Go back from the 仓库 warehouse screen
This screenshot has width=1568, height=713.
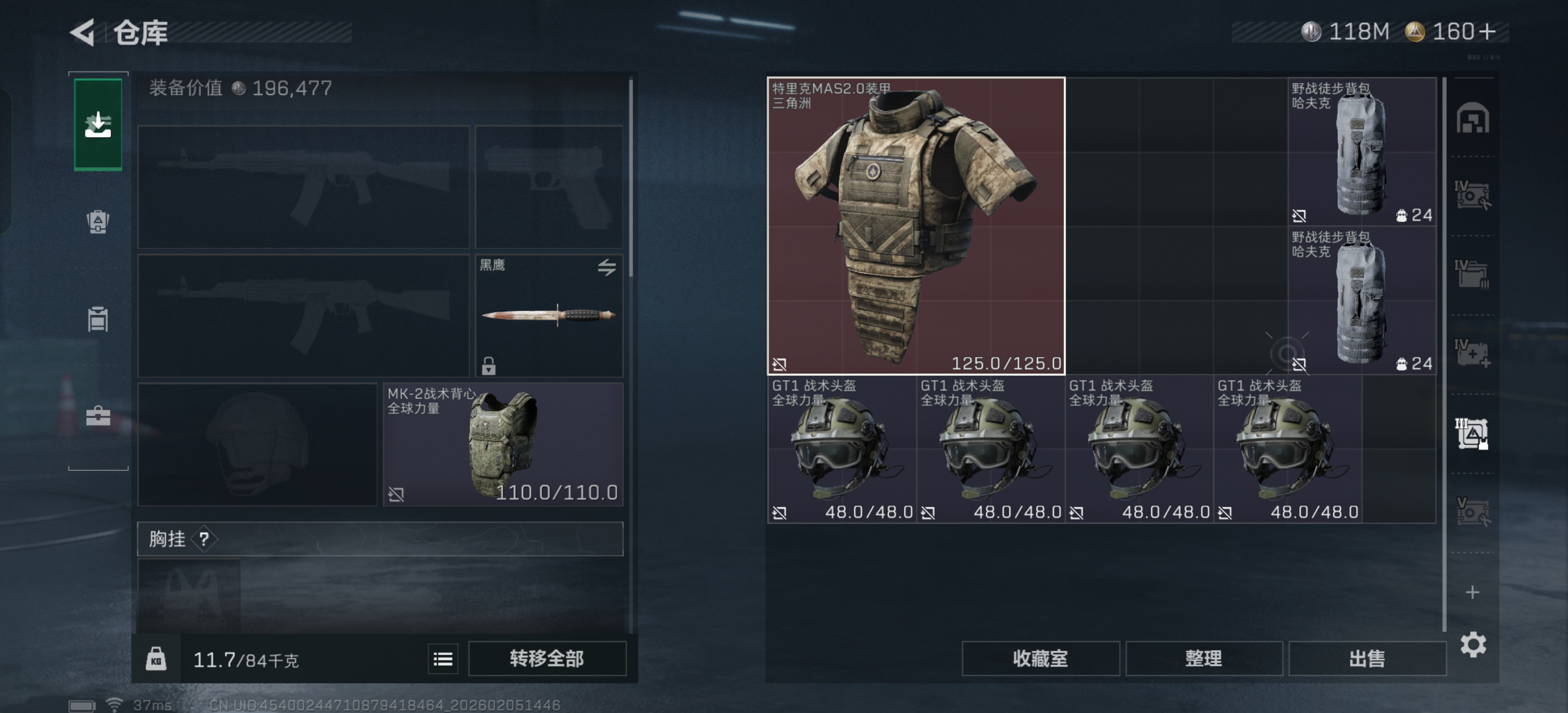coord(83,32)
